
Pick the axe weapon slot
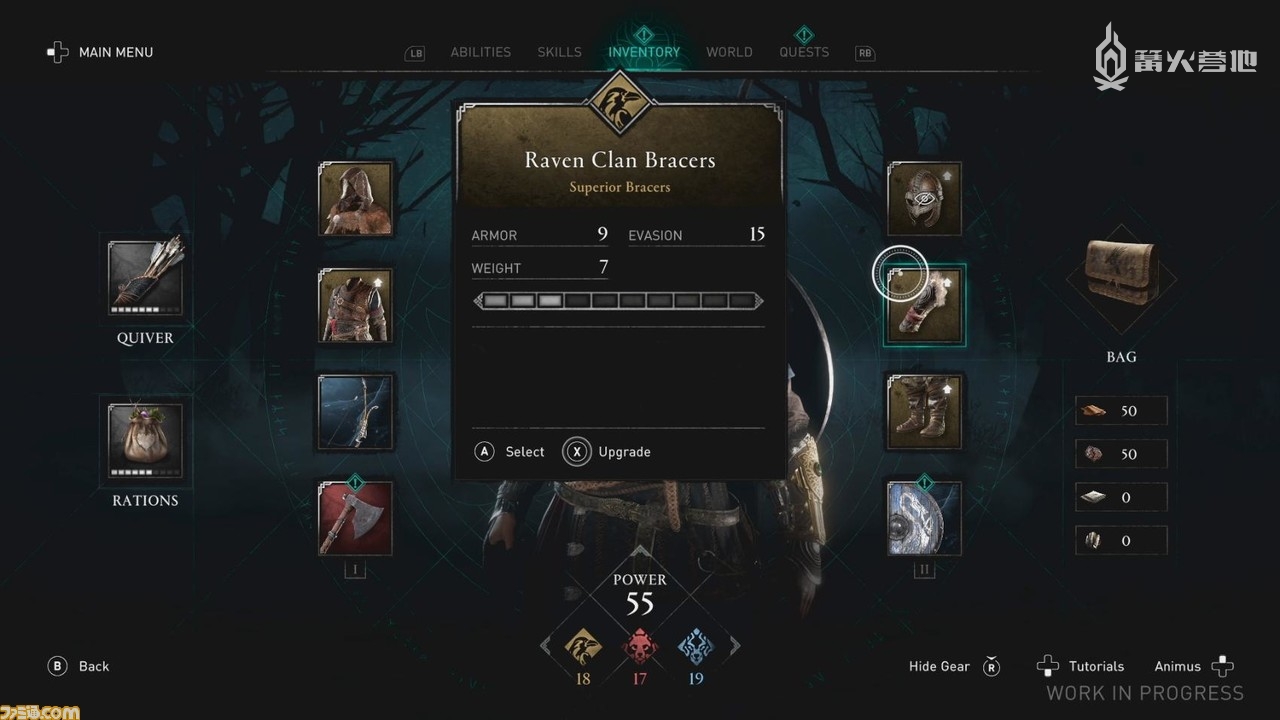coord(356,518)
